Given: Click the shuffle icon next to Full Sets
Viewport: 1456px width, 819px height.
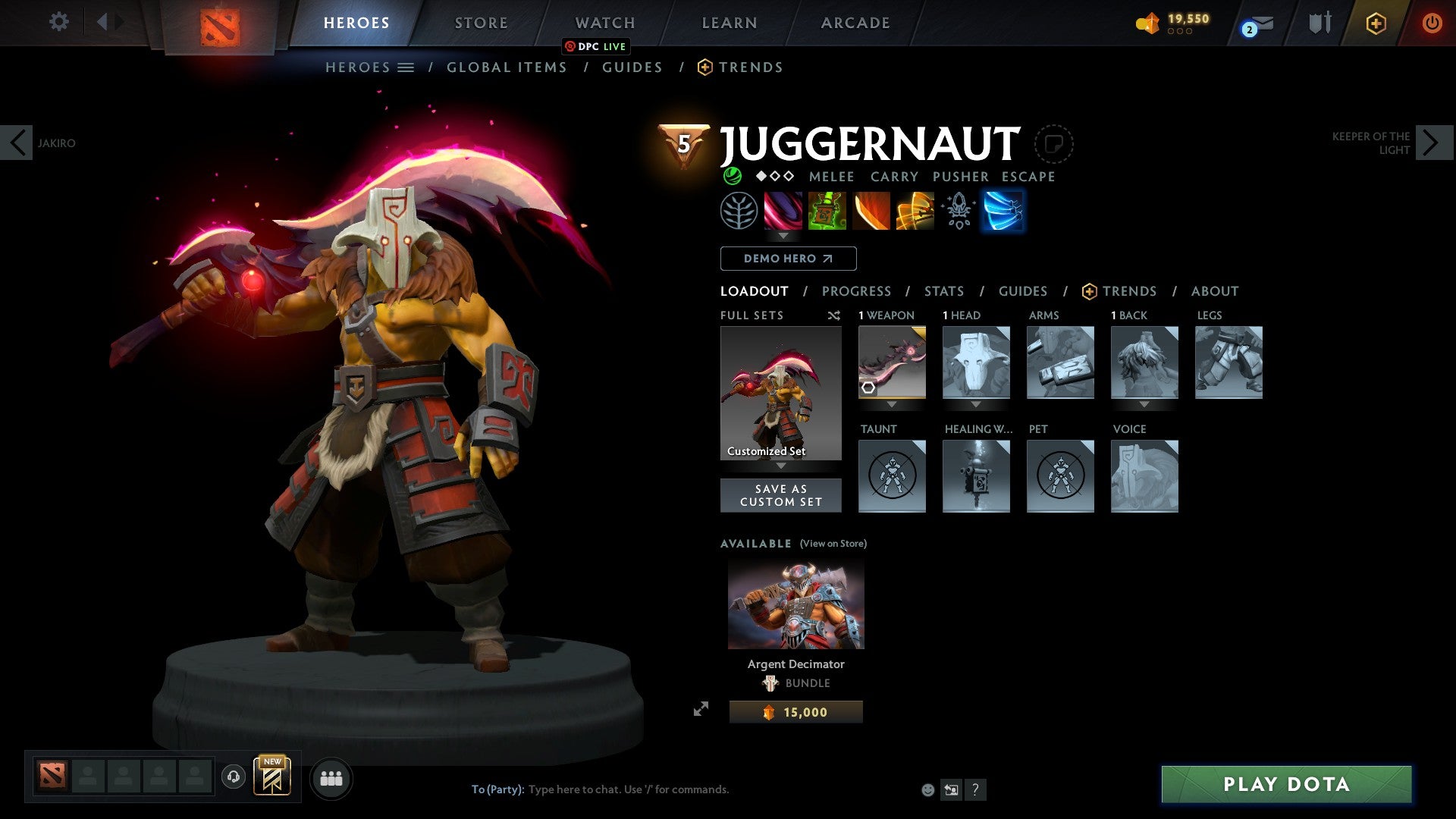Looking at the screenshot, I should pos(834,315).
